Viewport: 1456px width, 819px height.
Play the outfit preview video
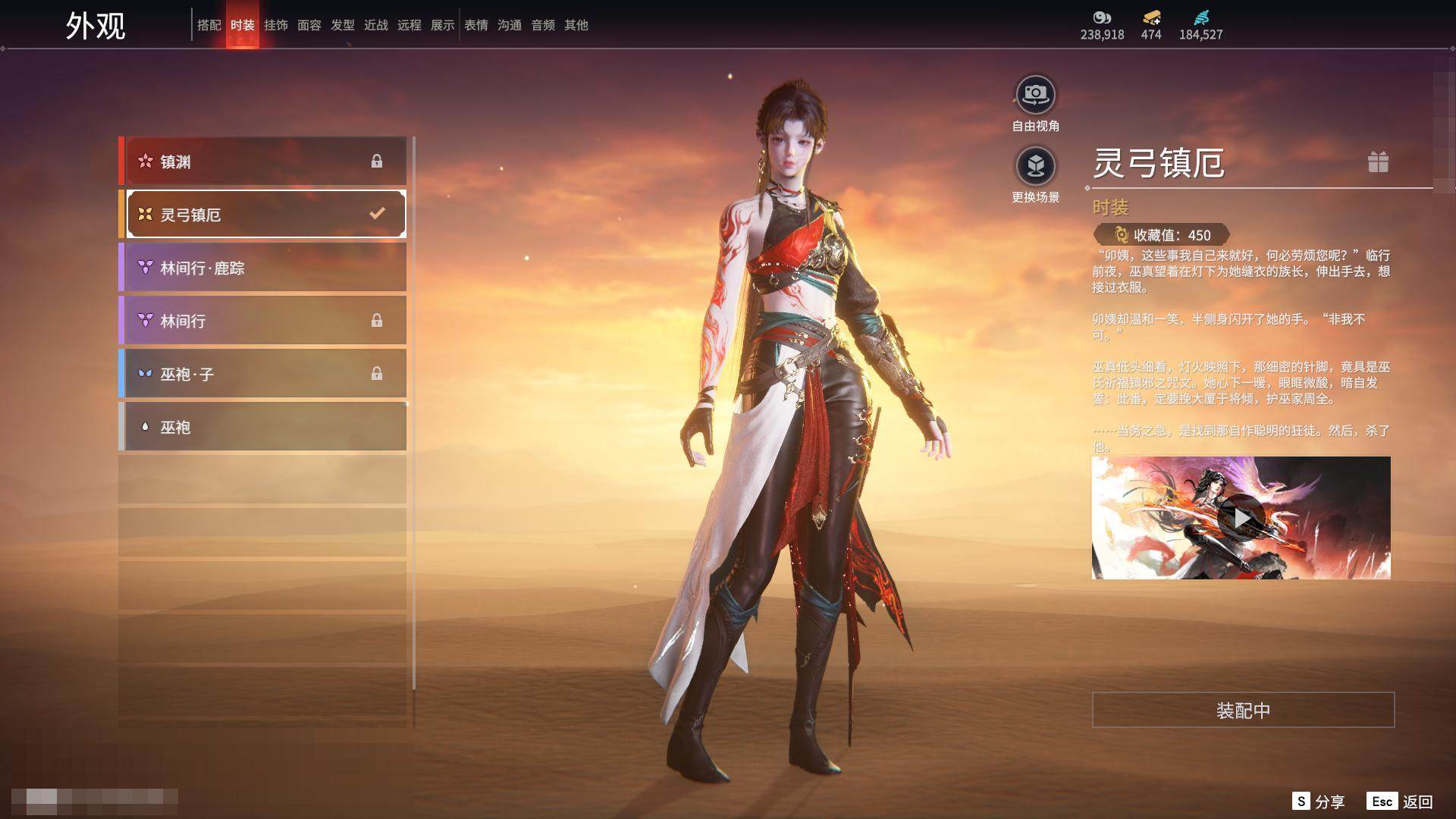point(1241,518)
